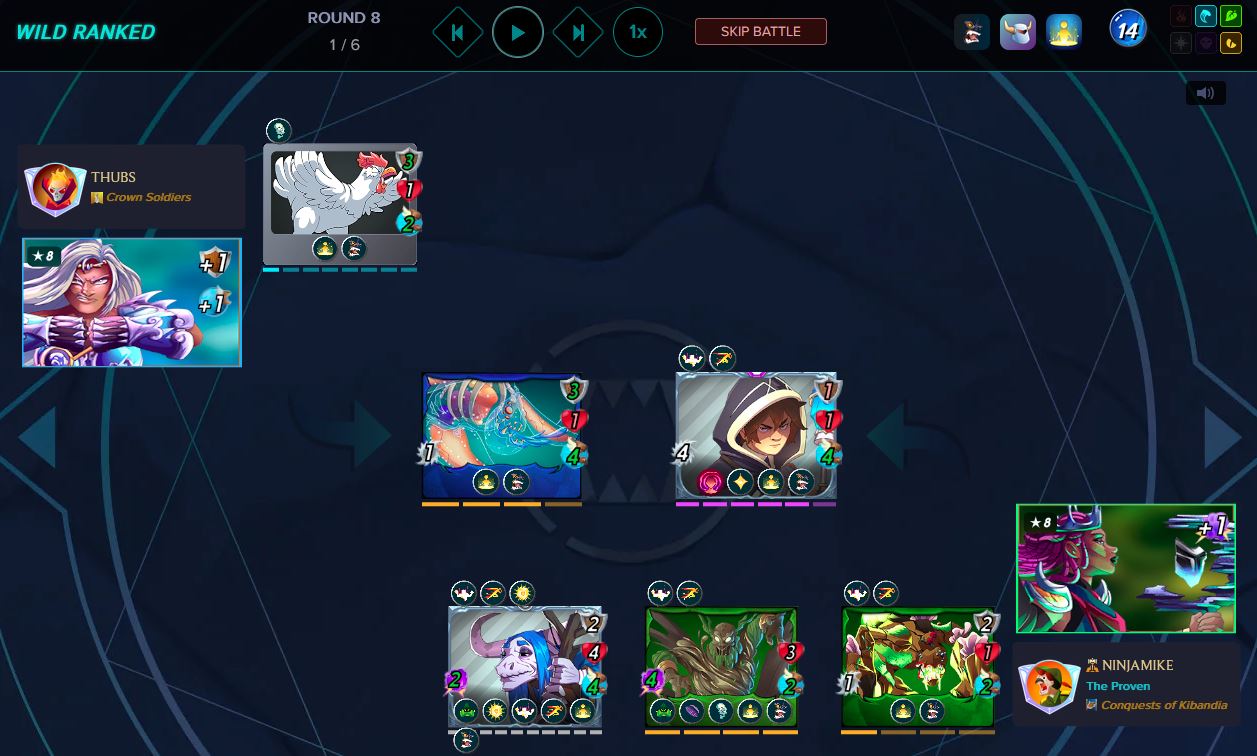The height and width of the screenshot is (756, 1257).
Task: View NINJAMIKE player profile
Action: (x=1126, y=685)
